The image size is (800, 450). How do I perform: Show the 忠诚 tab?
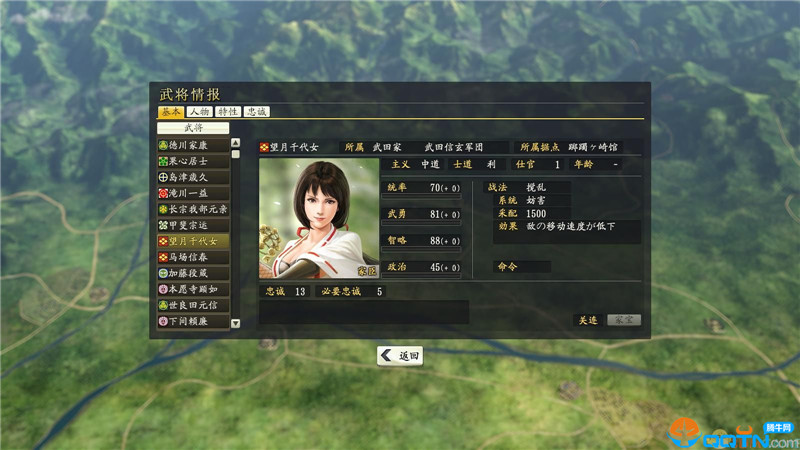(x=256, y=112)
